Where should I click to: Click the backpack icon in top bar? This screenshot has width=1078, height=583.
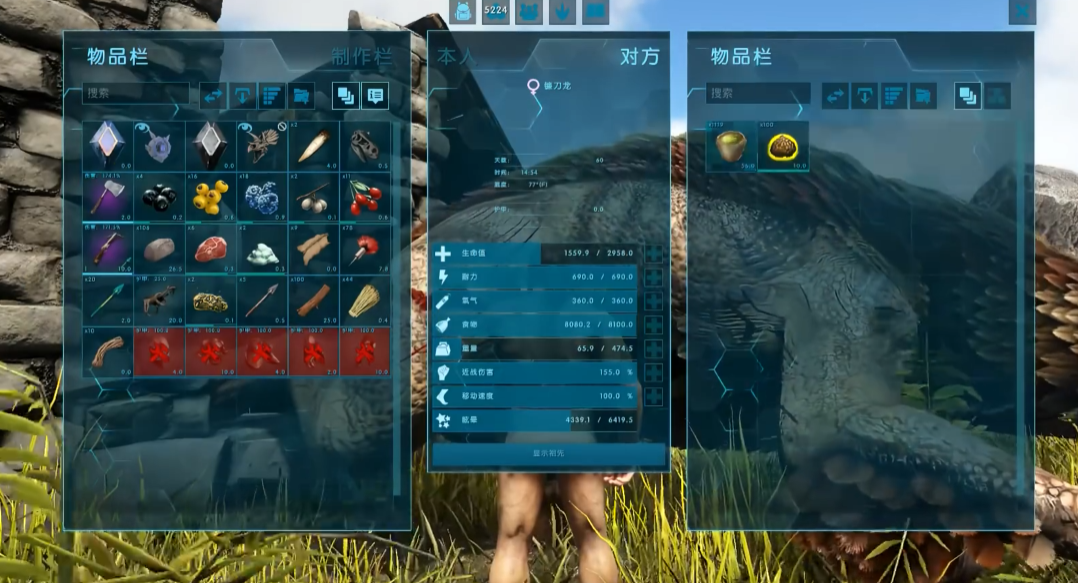tap(463, 12)
